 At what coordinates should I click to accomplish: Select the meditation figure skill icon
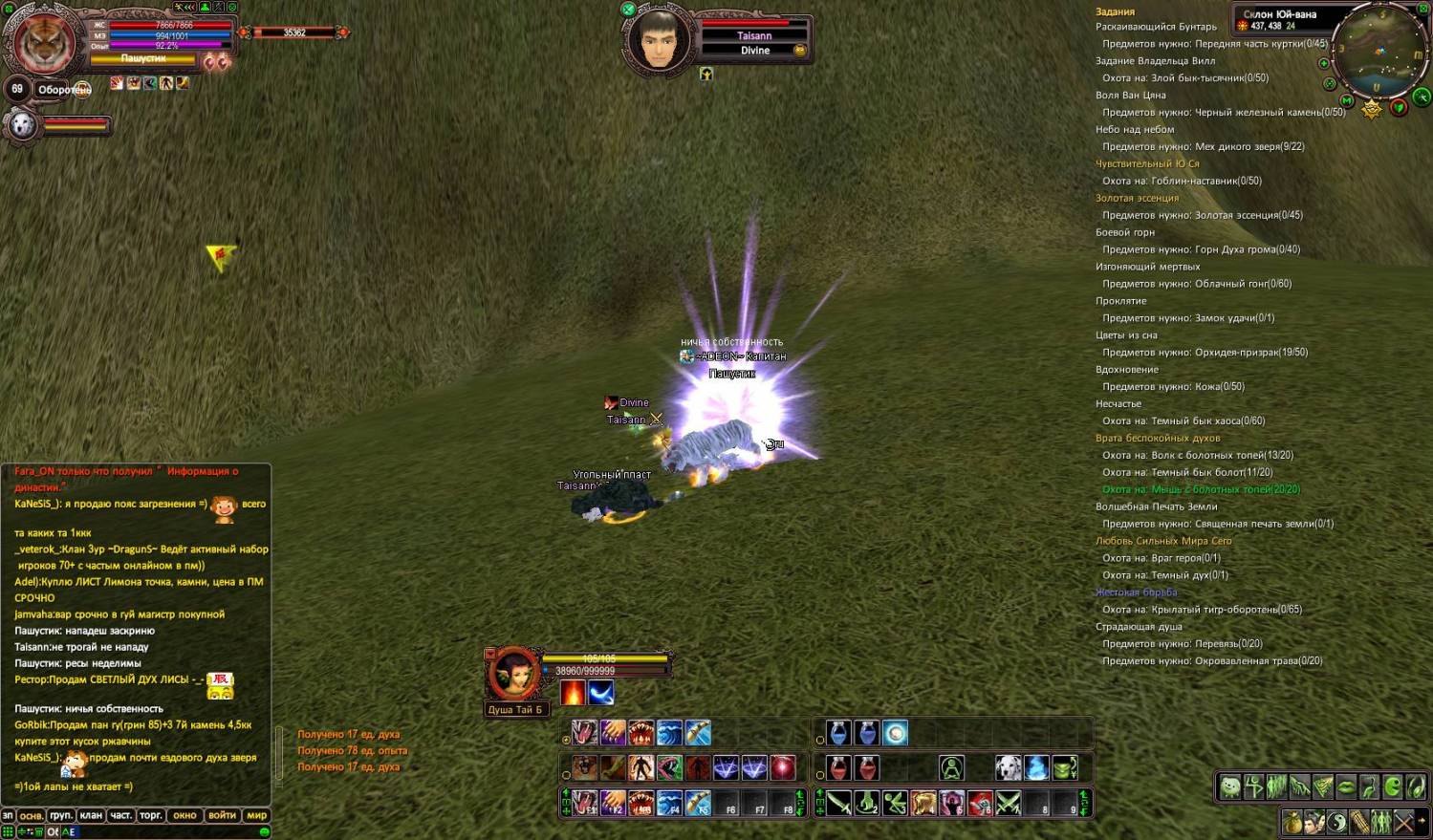click(x=951, y=767)
